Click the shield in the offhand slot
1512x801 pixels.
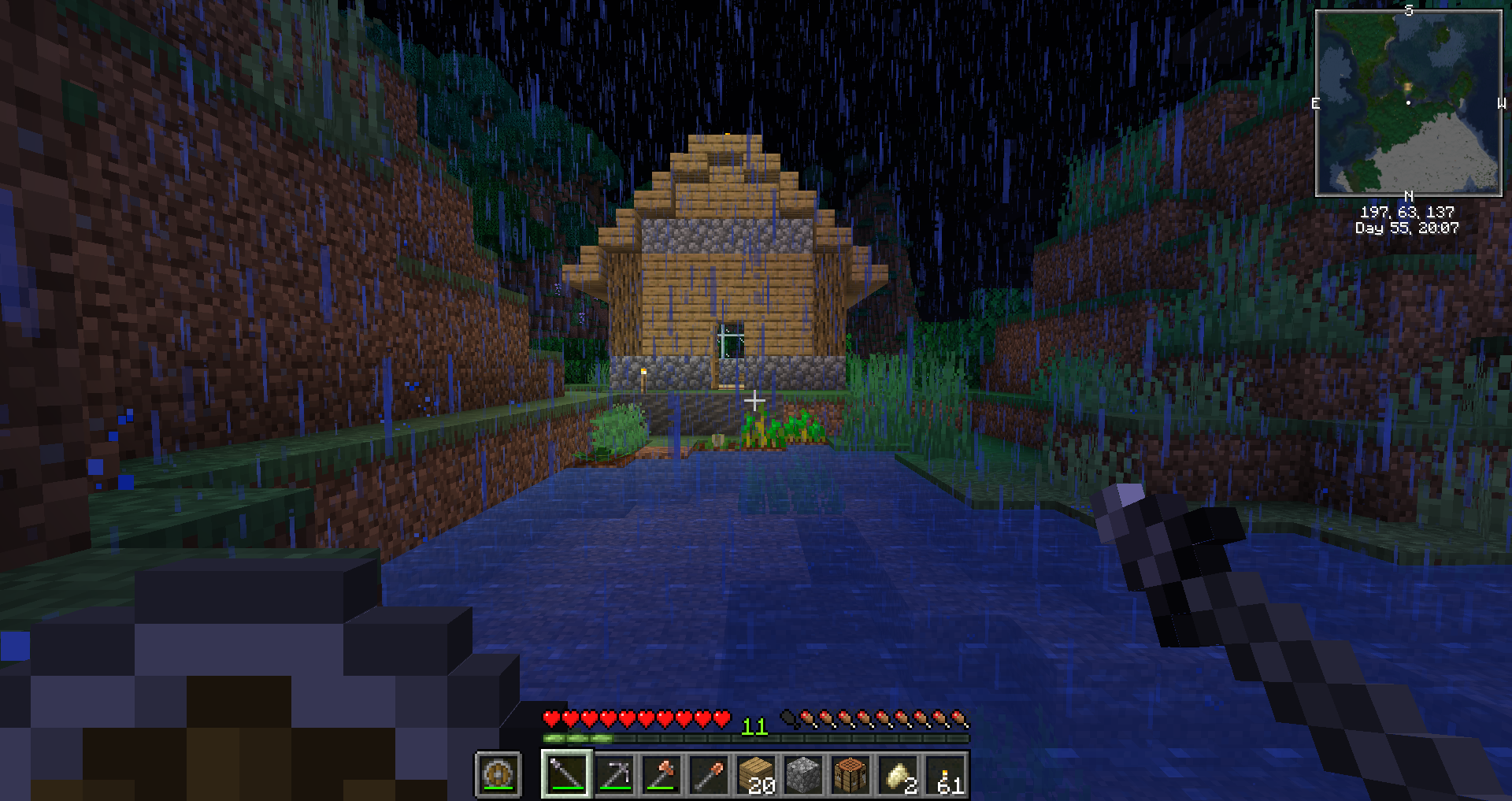498,774
